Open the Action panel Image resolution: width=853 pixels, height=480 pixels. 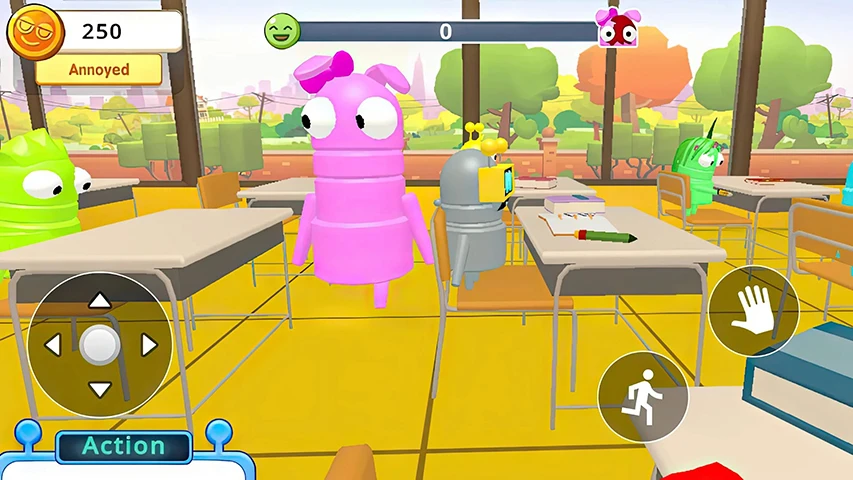tap(124, 447)
